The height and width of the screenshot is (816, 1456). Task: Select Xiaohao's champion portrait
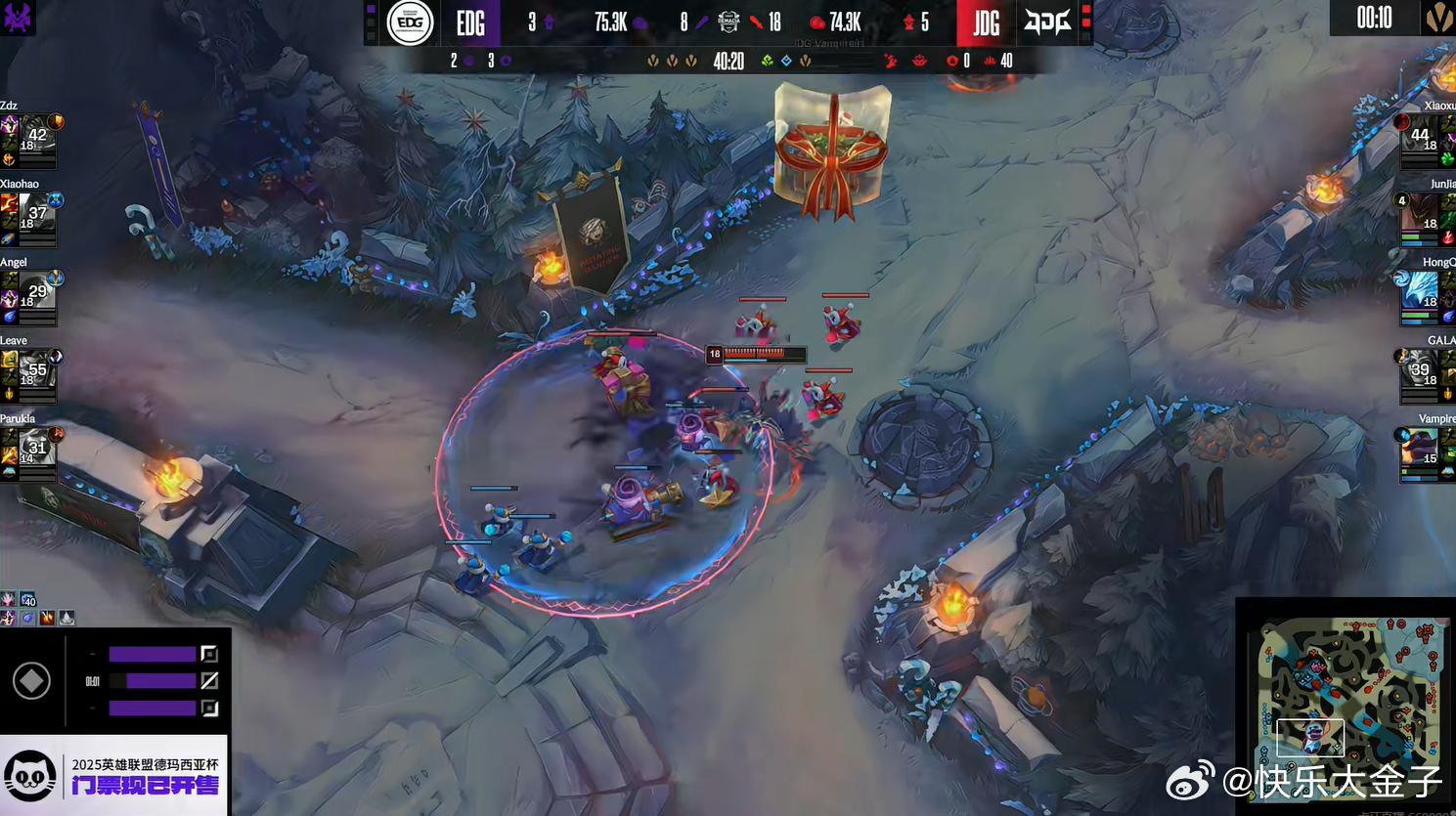click(36, 214)
